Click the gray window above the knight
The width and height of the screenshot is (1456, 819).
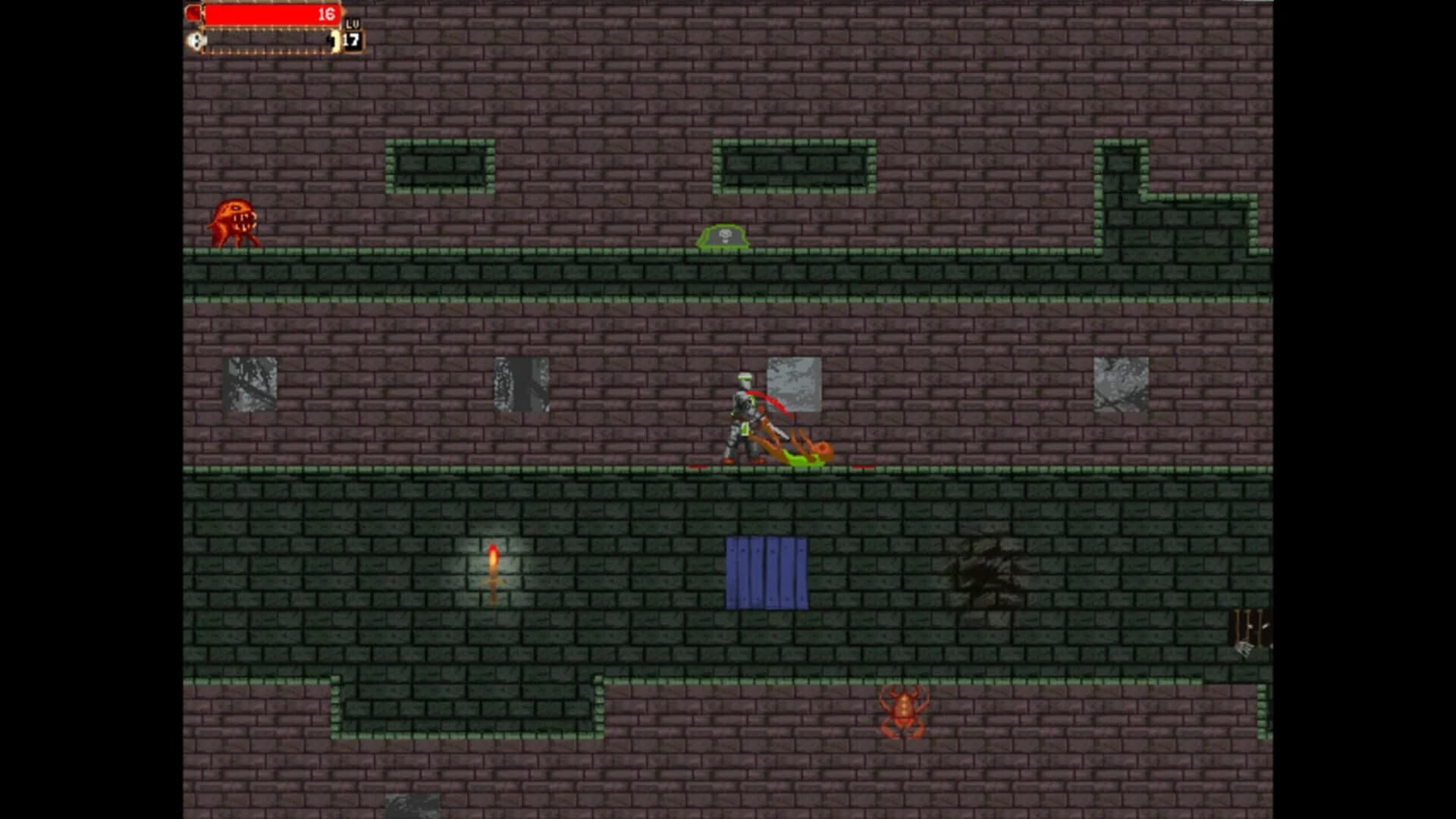tap(792, 383)
